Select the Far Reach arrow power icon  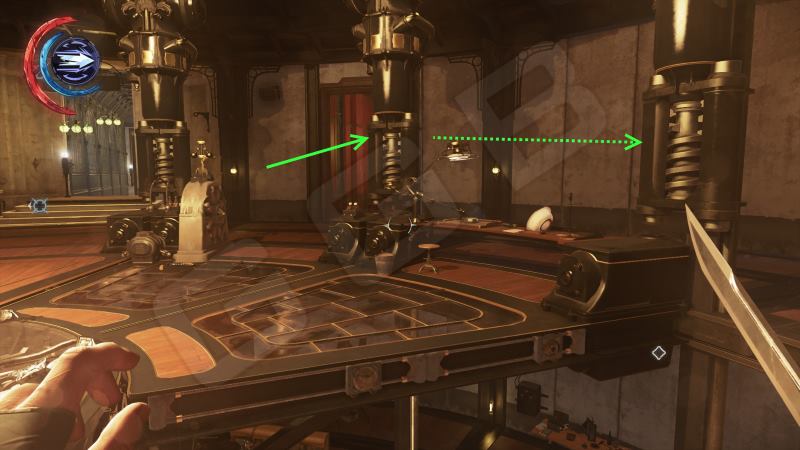coord(73,60)
